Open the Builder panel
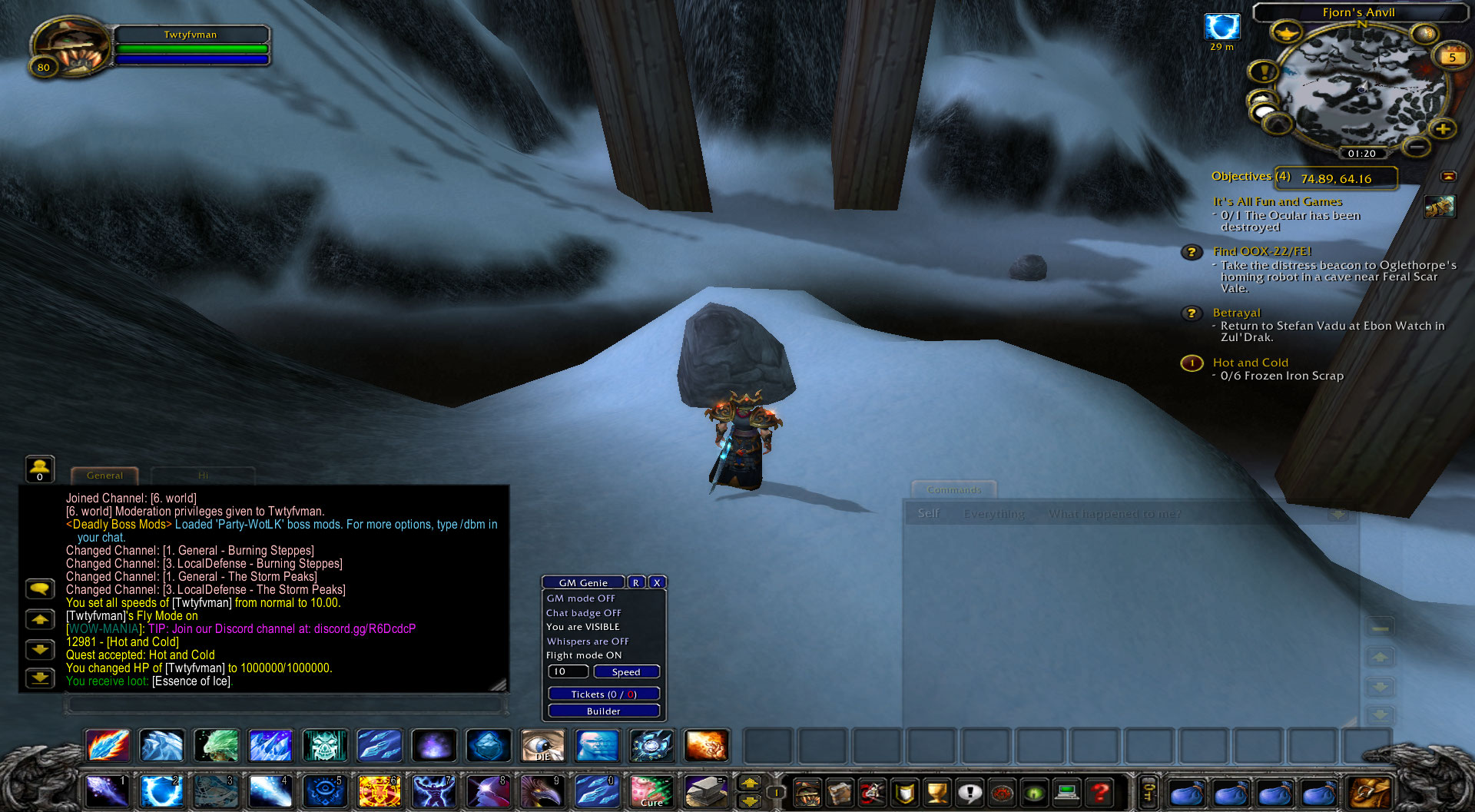Image resolution: width=1475 pixels, height=812 pixels. pos(602,711)
